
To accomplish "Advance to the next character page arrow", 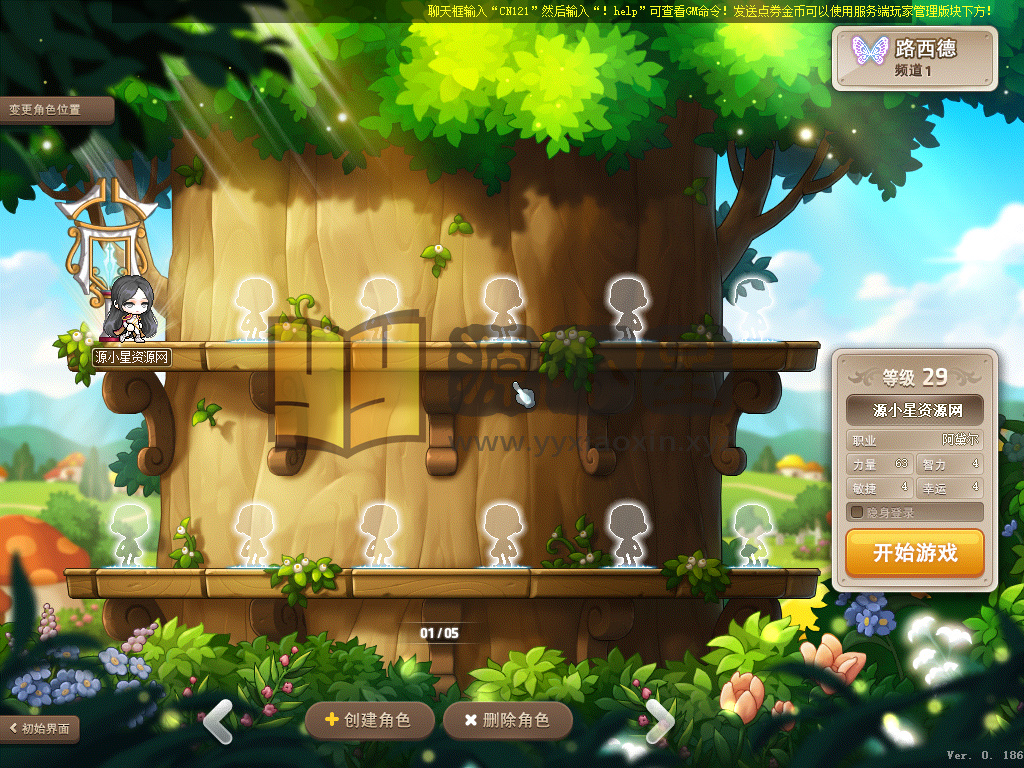I will click(x=660, y=720).
